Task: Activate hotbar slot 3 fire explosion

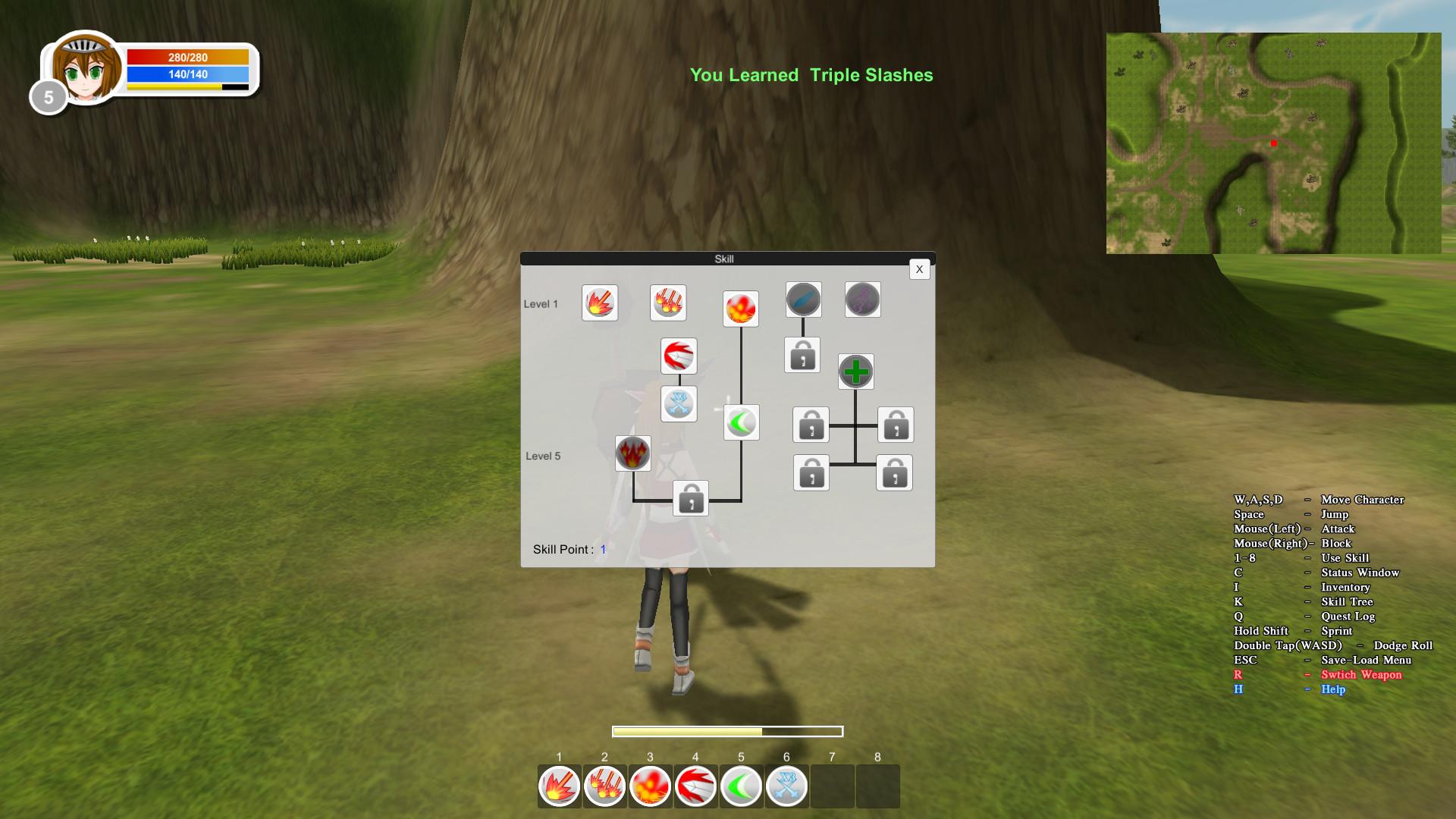Action: click(651, 786)
